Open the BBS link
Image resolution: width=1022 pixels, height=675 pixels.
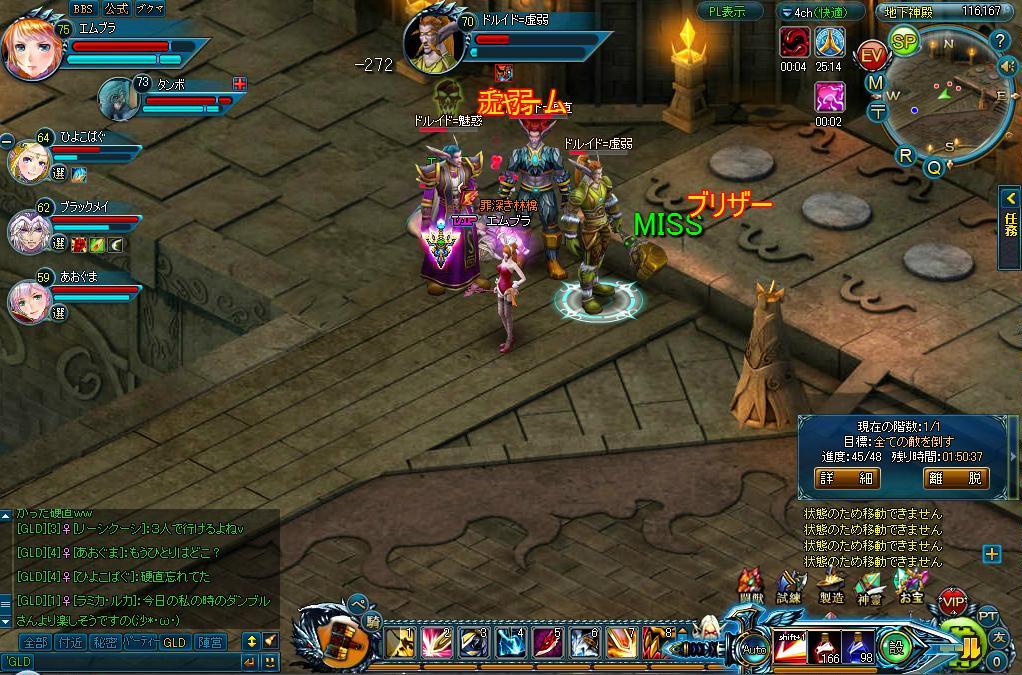point(82,9)
